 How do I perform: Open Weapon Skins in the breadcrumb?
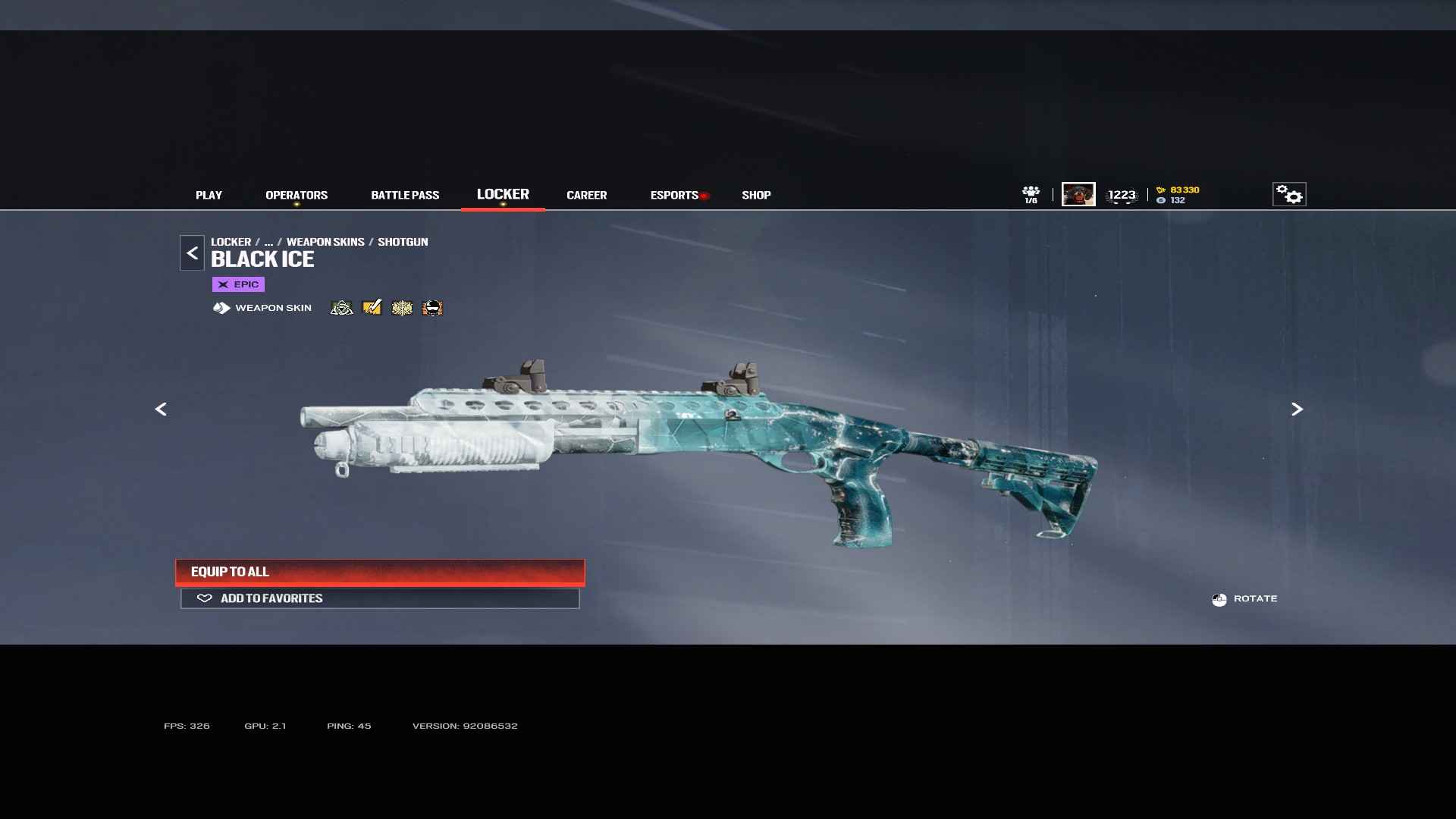pos(325,242)
